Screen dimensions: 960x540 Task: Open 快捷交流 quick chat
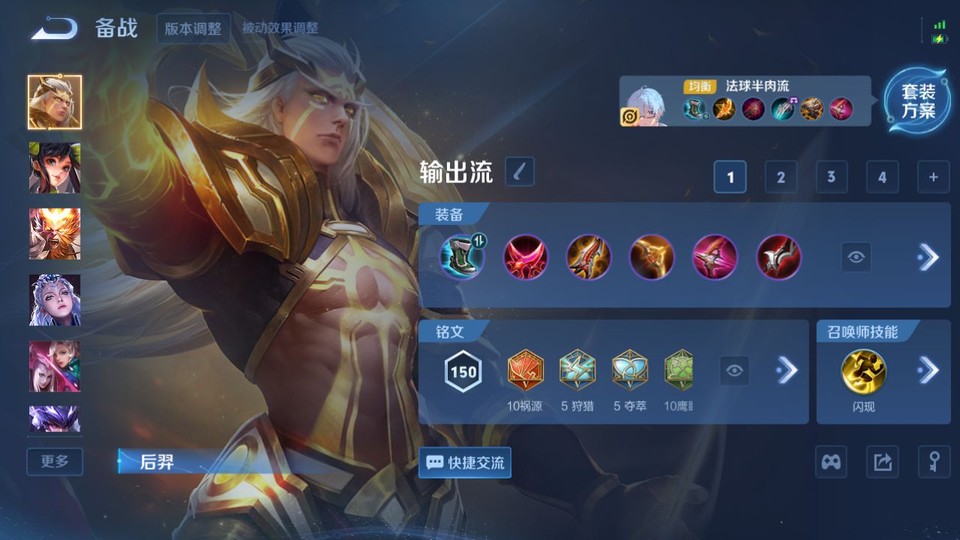[465, 463]
